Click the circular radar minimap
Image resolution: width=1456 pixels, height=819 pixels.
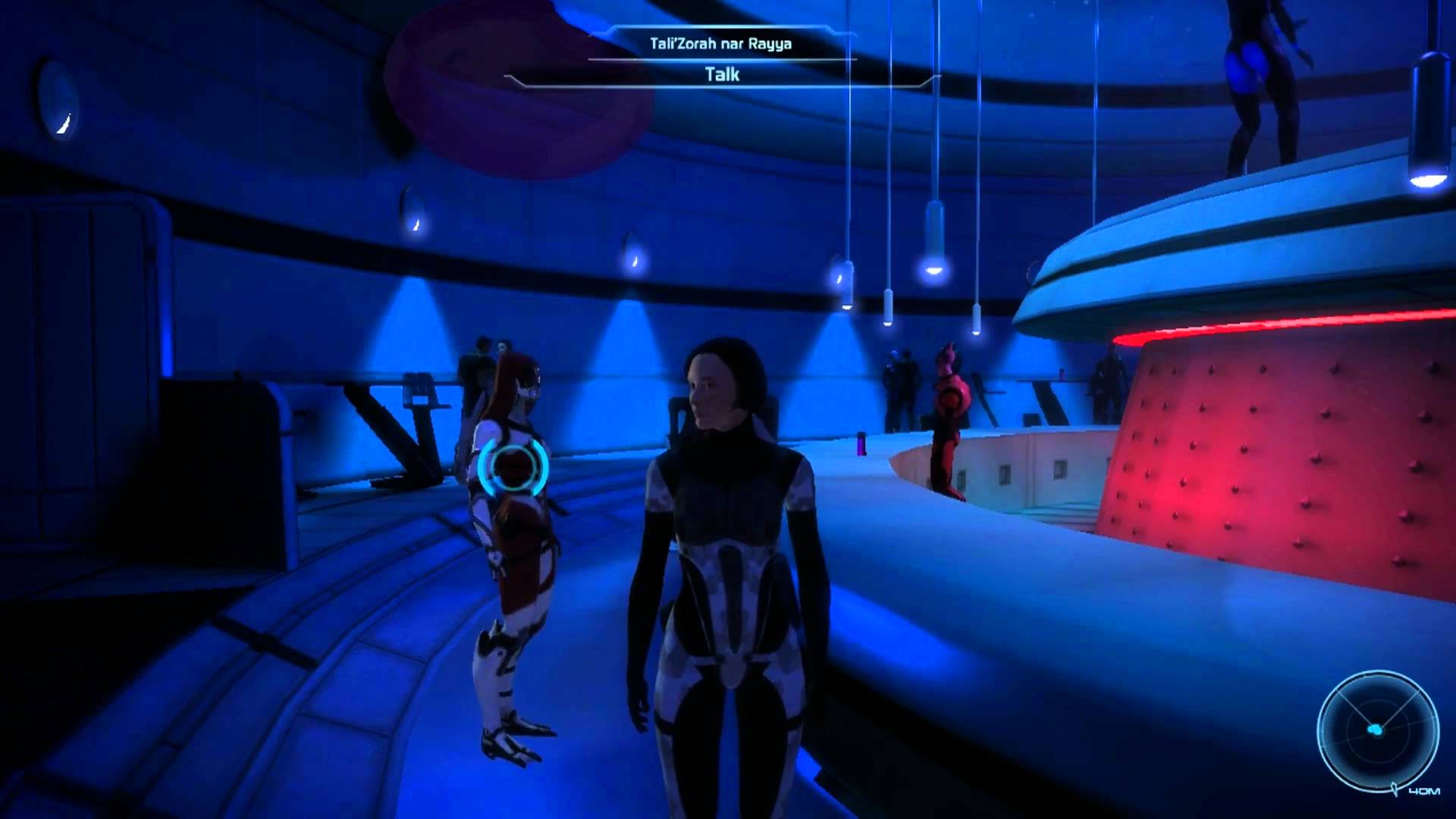[1378, 730]
